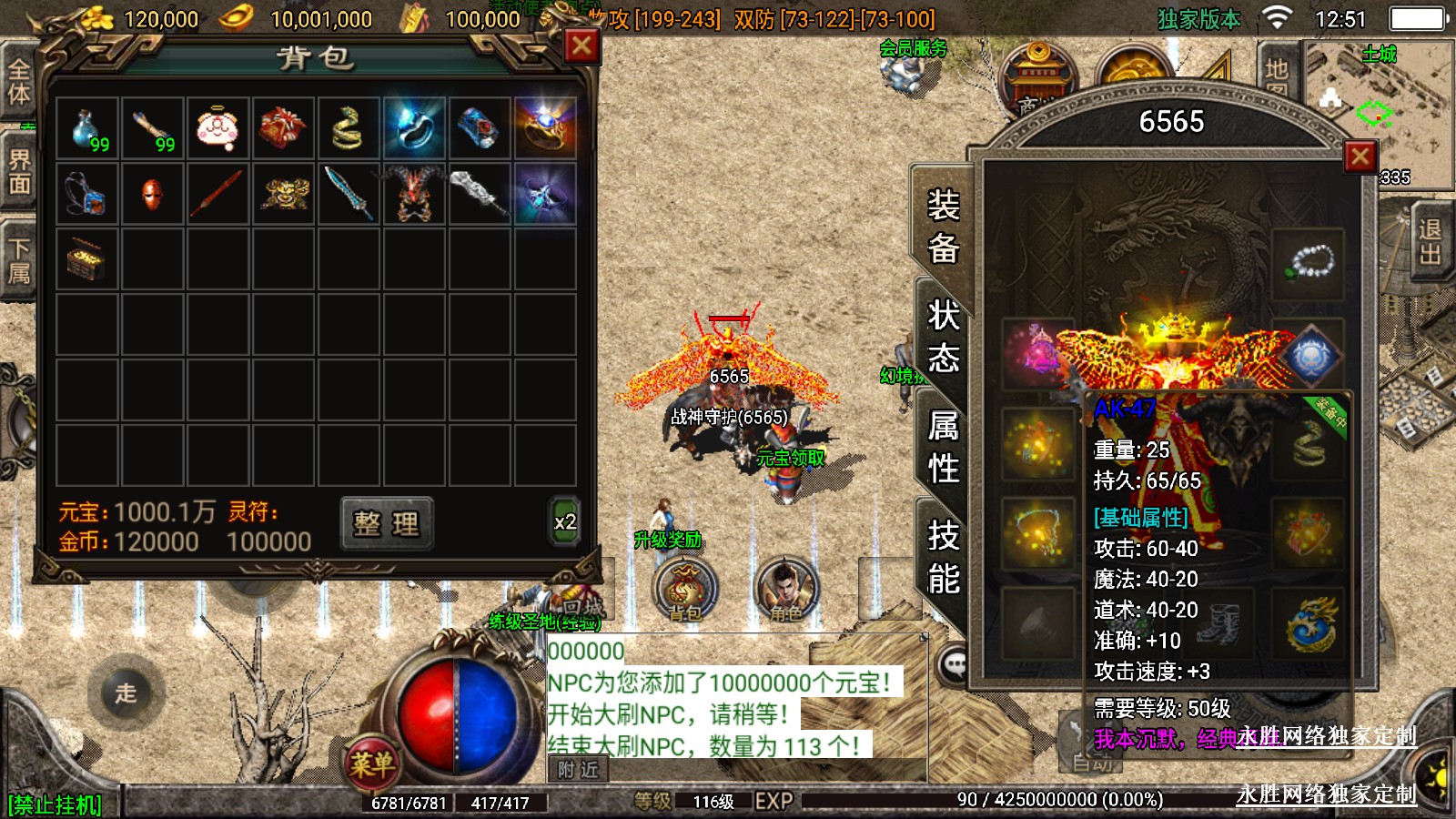
Task: Toggle the x2 bag button
Action: tap(564, 522)
